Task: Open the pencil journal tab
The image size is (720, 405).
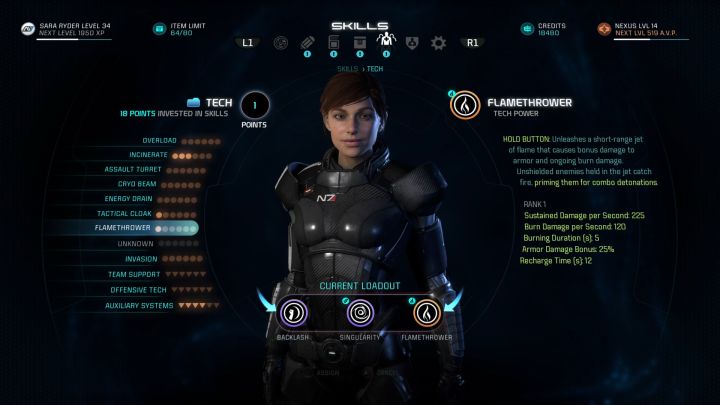Action: tap(307, 43)
